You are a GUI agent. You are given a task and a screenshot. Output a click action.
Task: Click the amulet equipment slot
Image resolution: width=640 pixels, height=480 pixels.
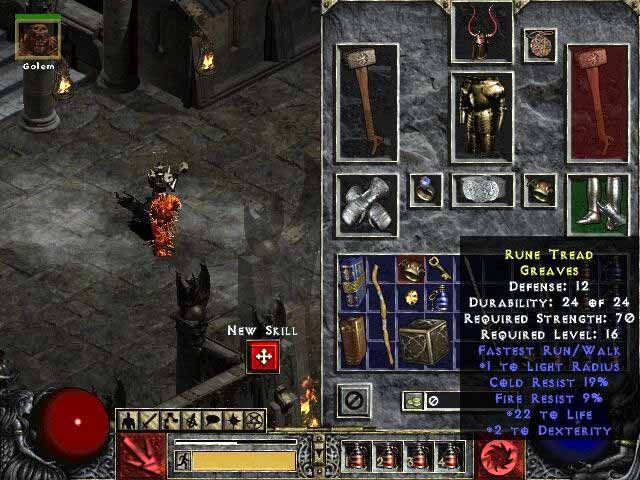point(541,44)
